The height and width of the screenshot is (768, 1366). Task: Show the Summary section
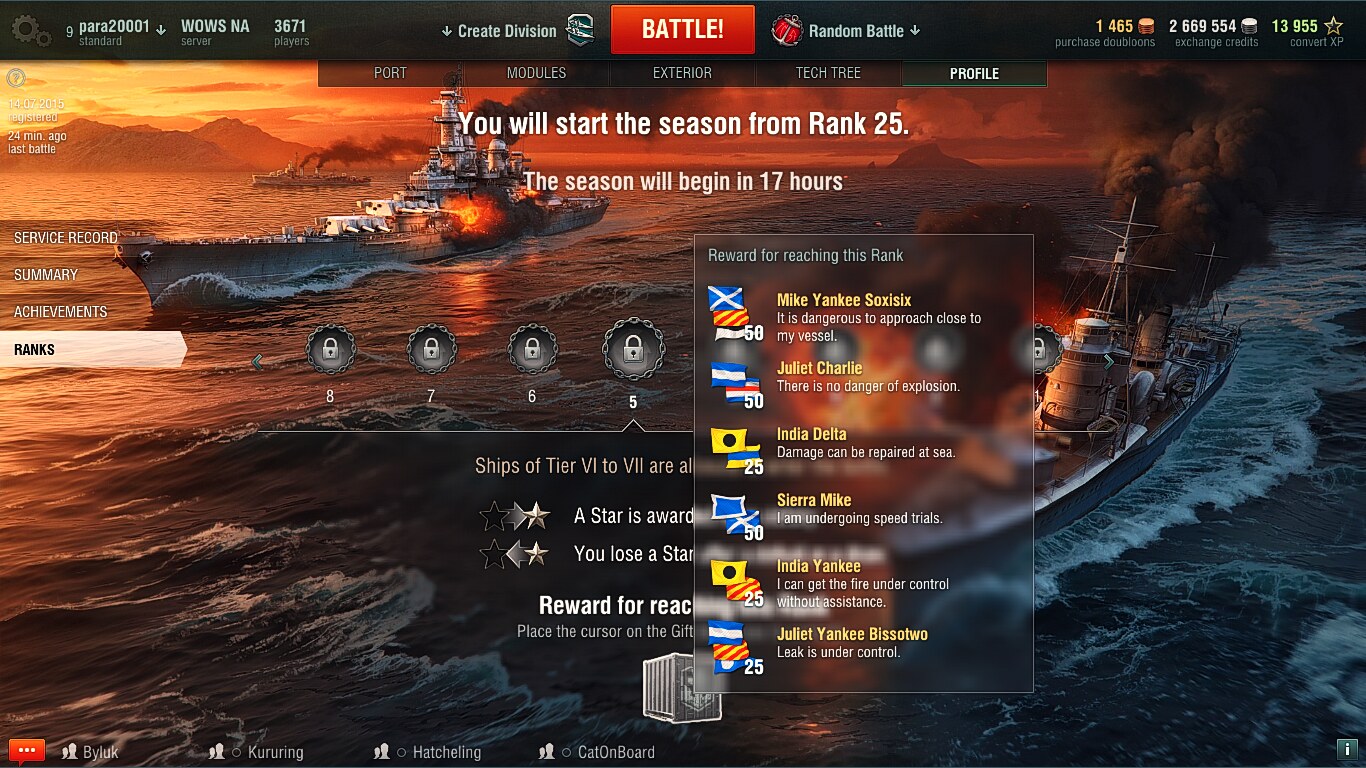[x=46, y=275]
